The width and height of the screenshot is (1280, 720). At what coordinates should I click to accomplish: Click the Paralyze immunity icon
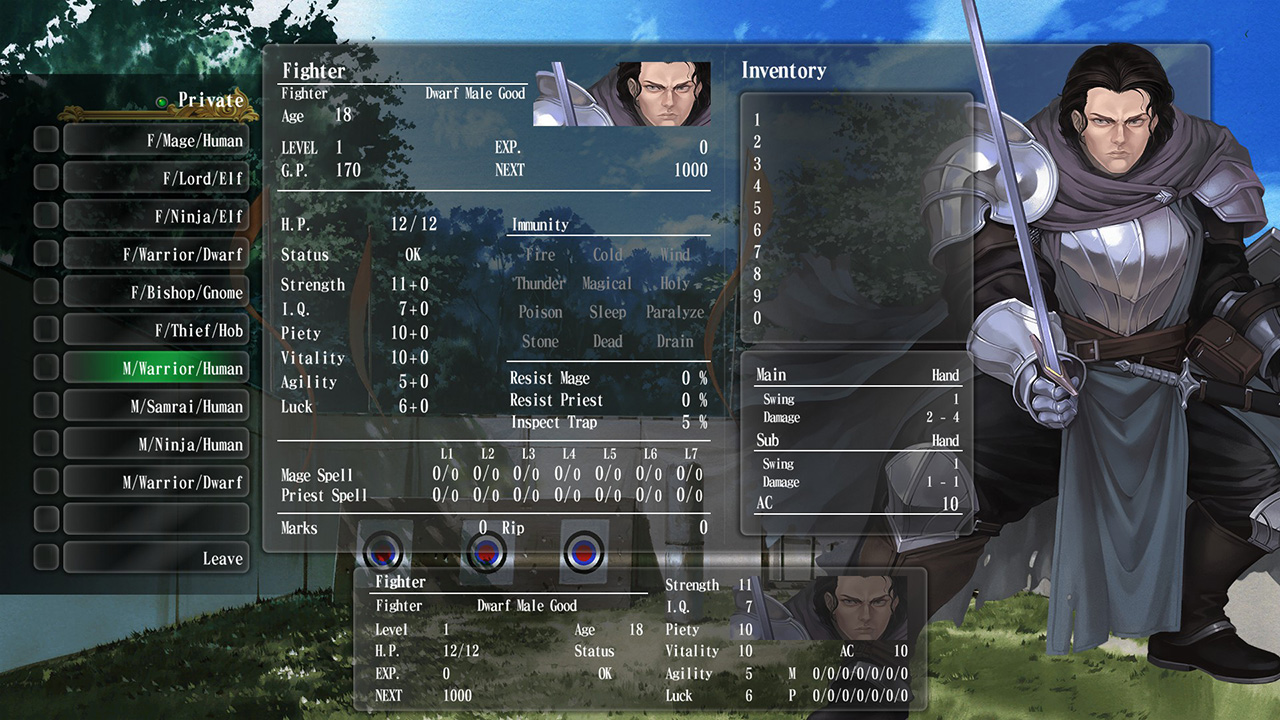click(675, 312)
